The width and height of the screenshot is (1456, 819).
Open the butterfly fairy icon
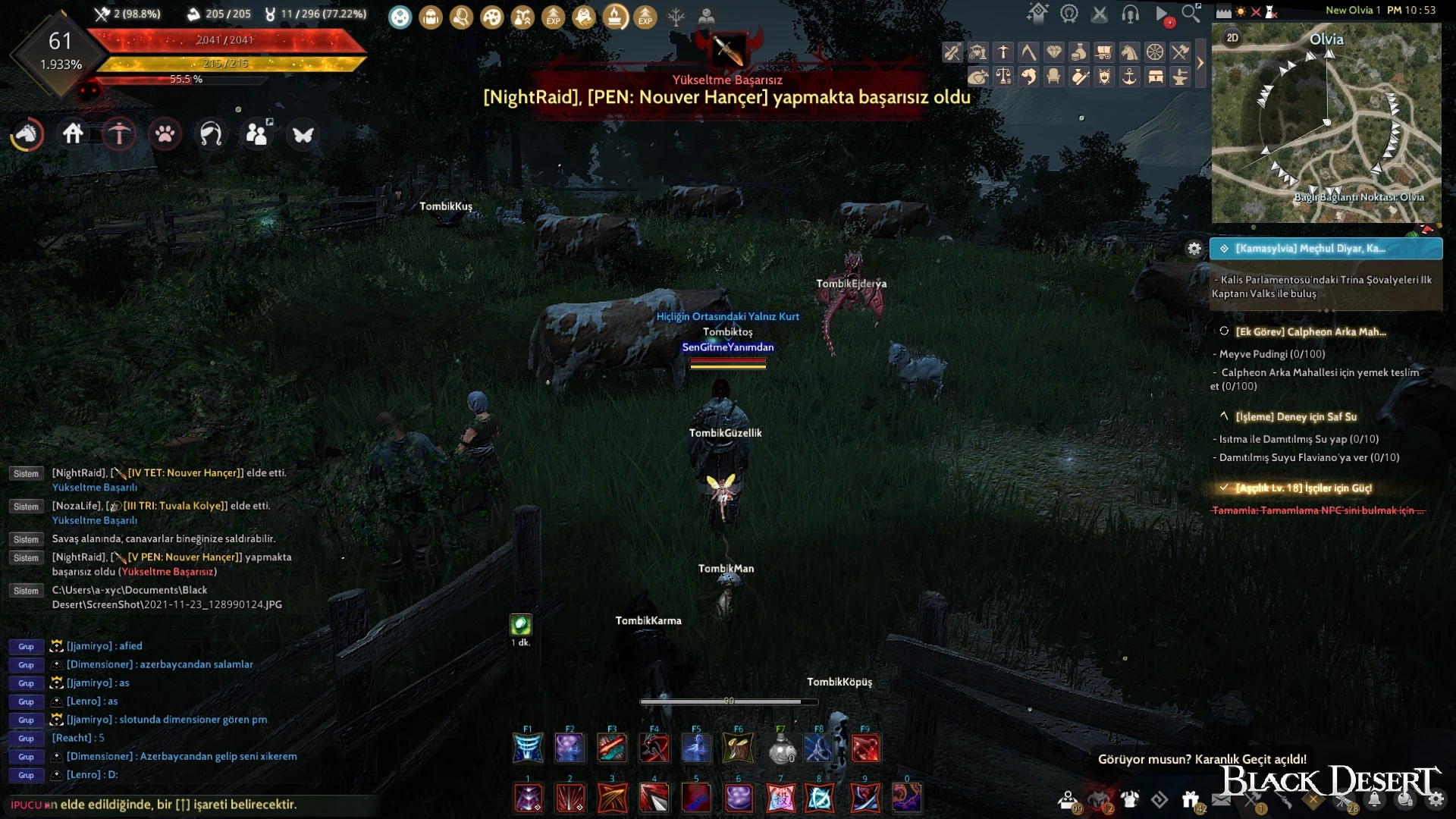coord(303,135)
